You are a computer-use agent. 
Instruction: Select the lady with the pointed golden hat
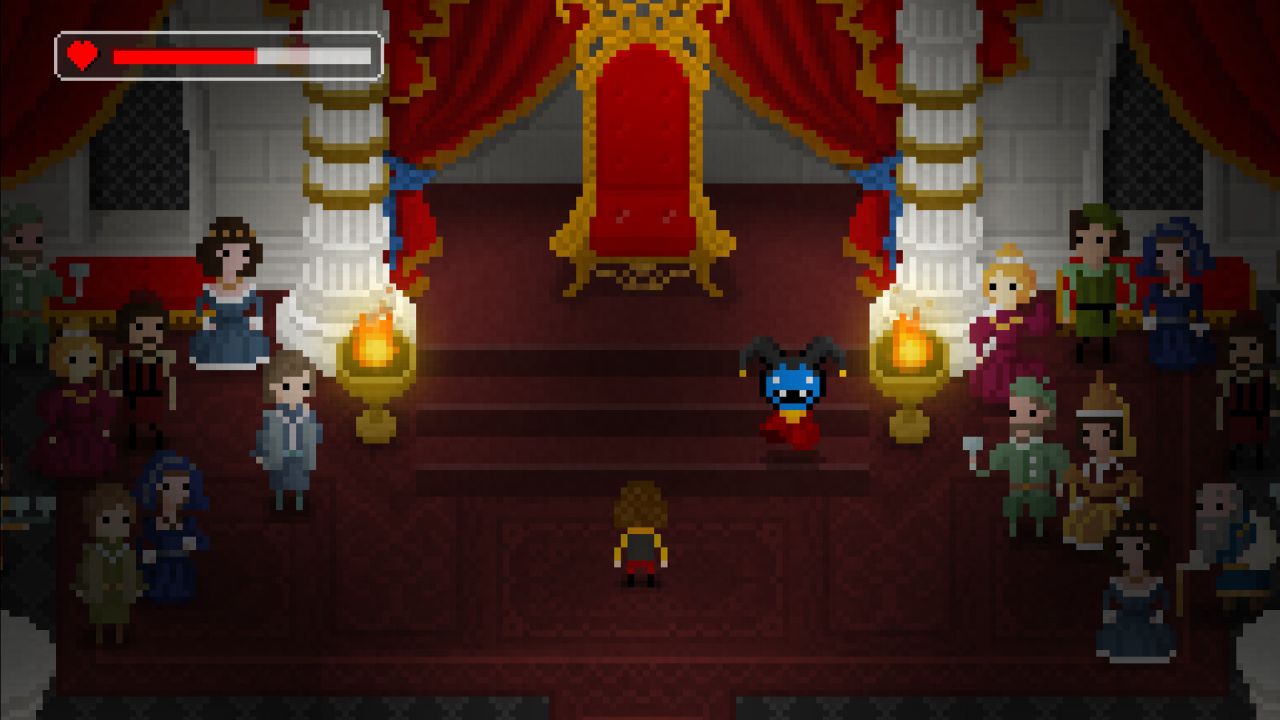click(x=1100, y=430)
